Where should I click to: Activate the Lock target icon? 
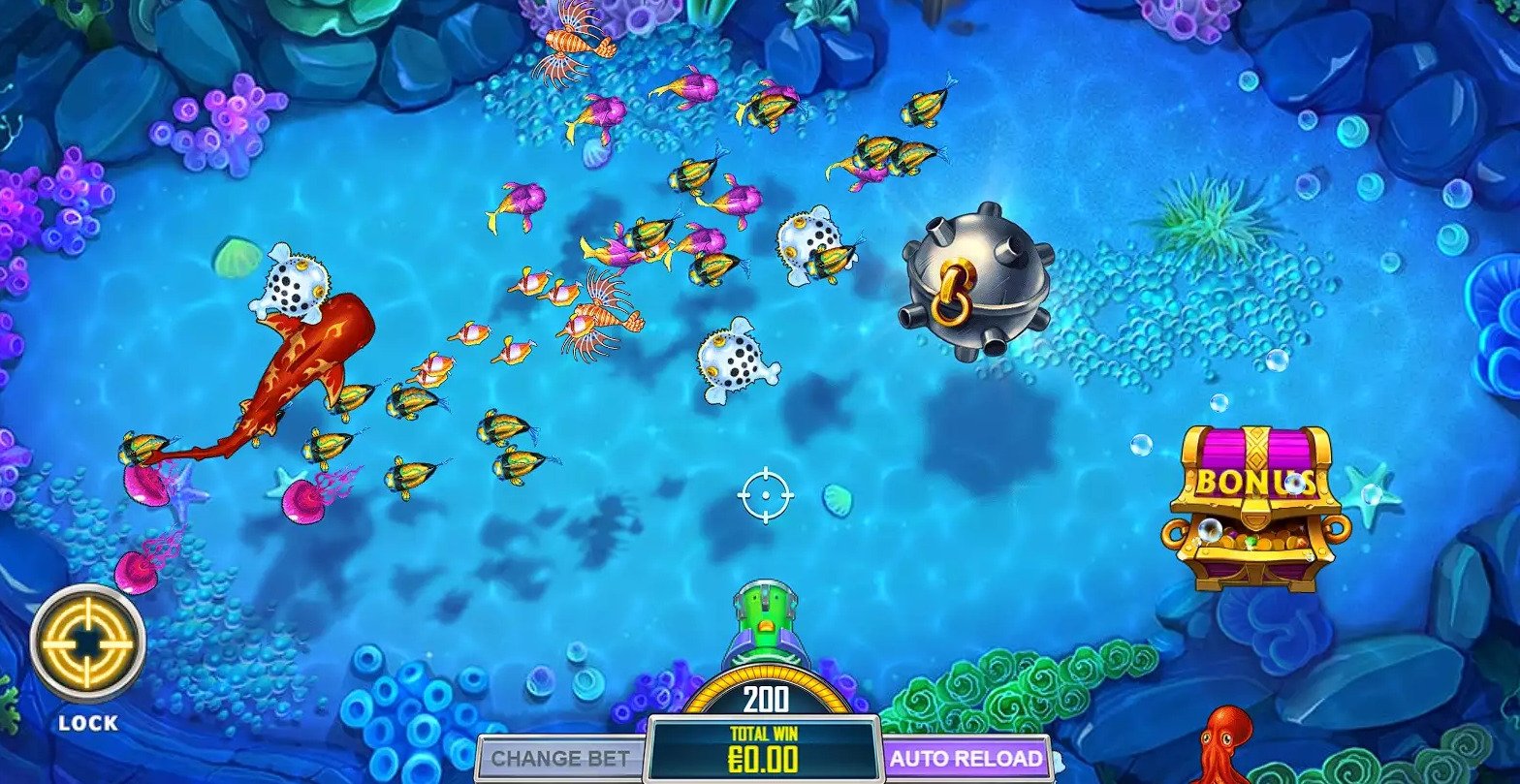[x=87, y=643]
